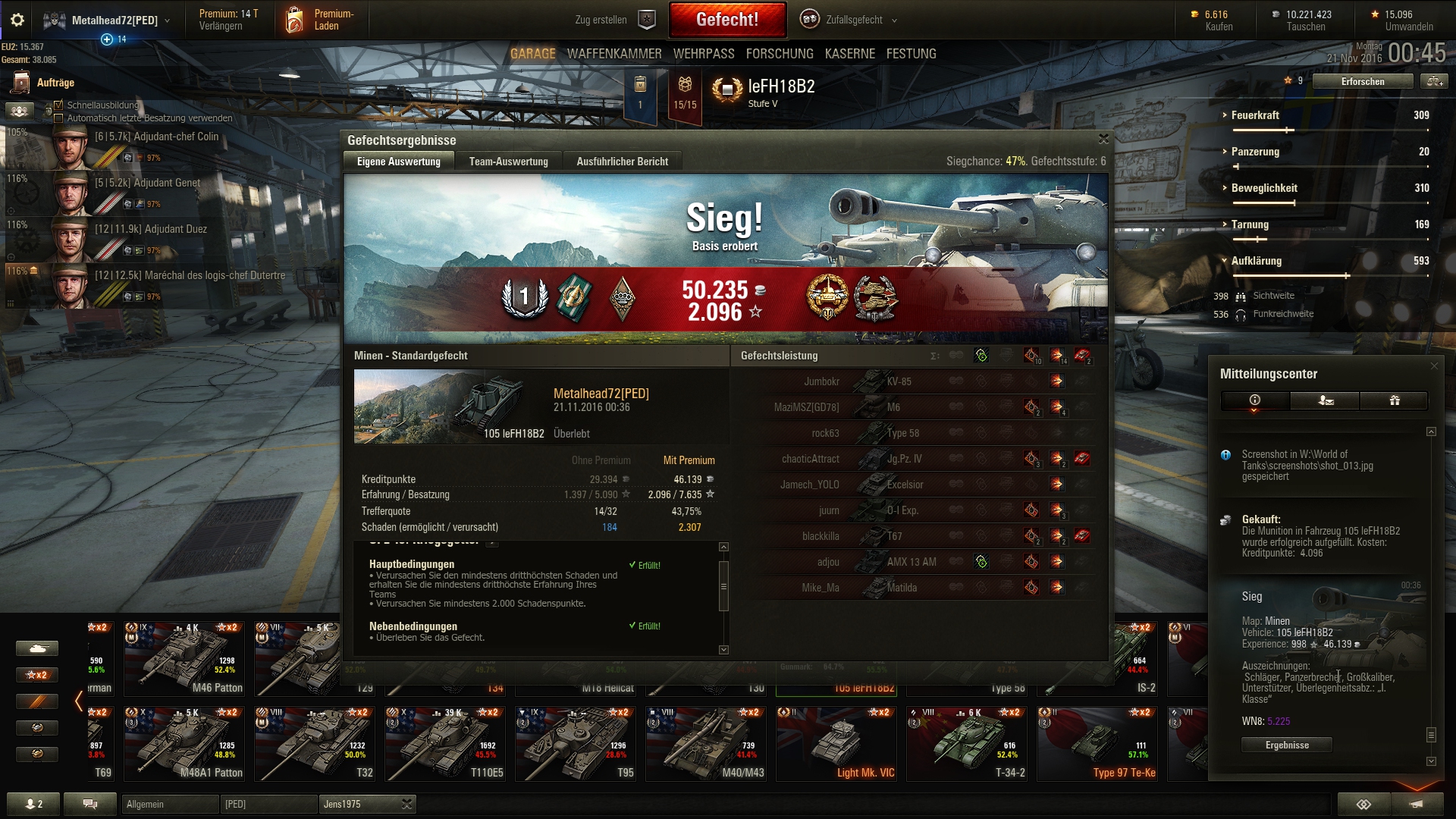Image resolution: width=1456 pixels, height=819 pixels.
Task: Close the Jens1975 chat tab
Action: pos(407,804)
